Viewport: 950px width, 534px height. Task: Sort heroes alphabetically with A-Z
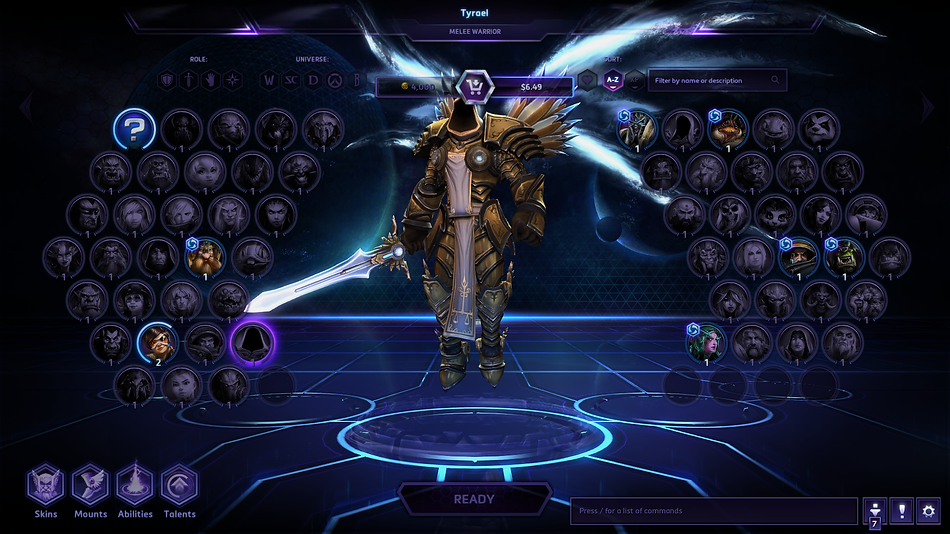pos(612,80)
